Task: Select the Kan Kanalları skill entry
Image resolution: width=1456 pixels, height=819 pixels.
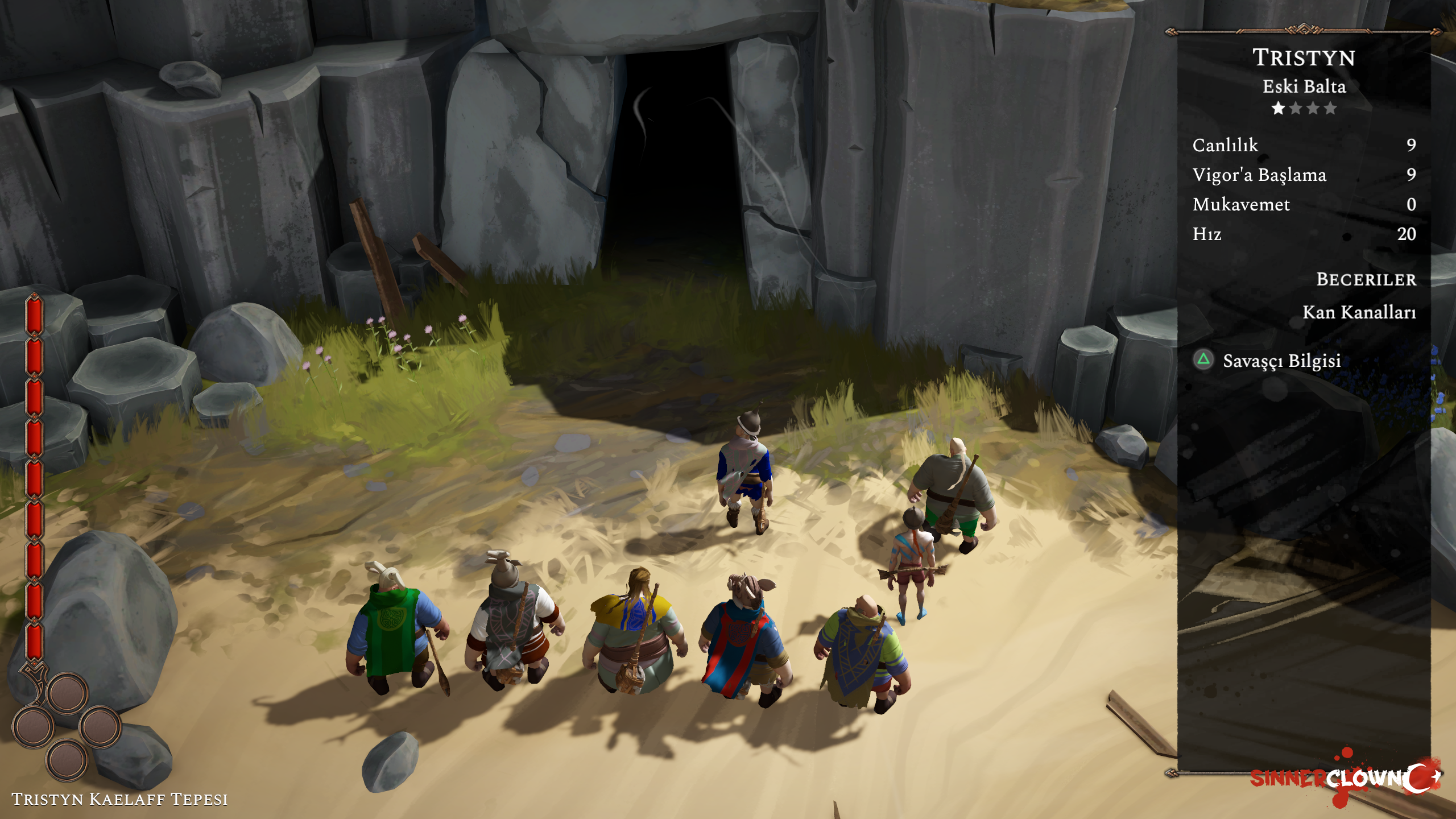Action: coord(1359,312)
